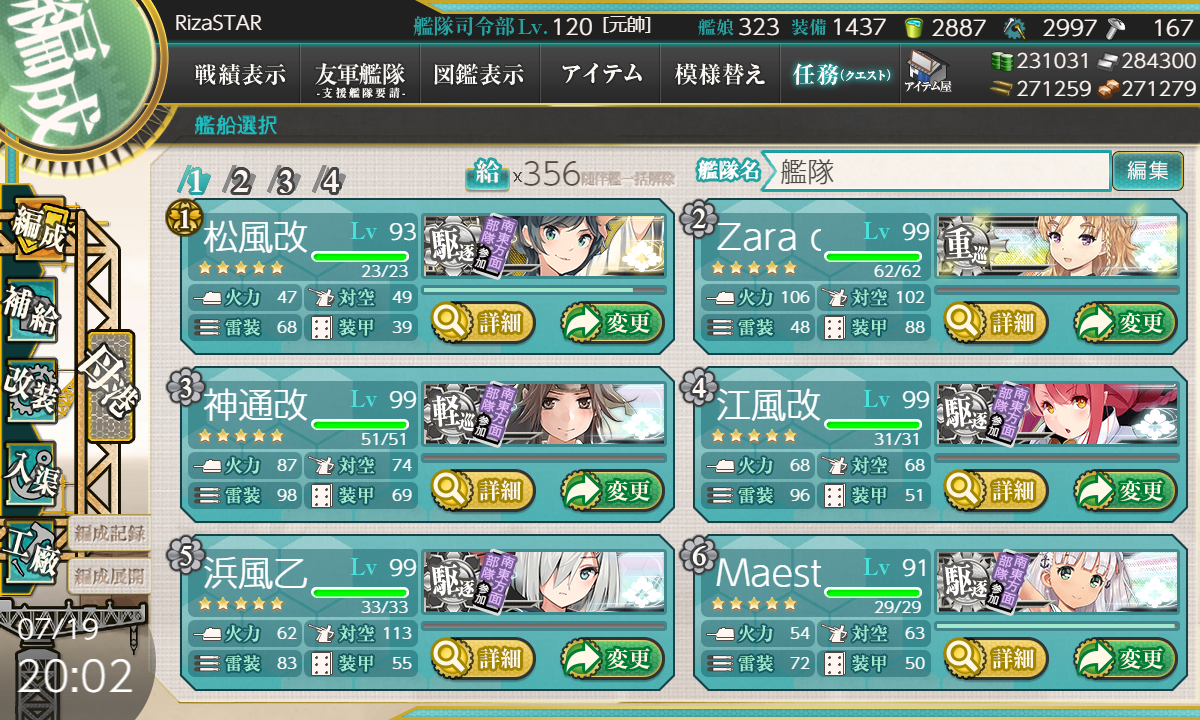Open the 図鑑表示 encyclopedia
This screenshot has width=1200, height=720.
coord(479,74)
